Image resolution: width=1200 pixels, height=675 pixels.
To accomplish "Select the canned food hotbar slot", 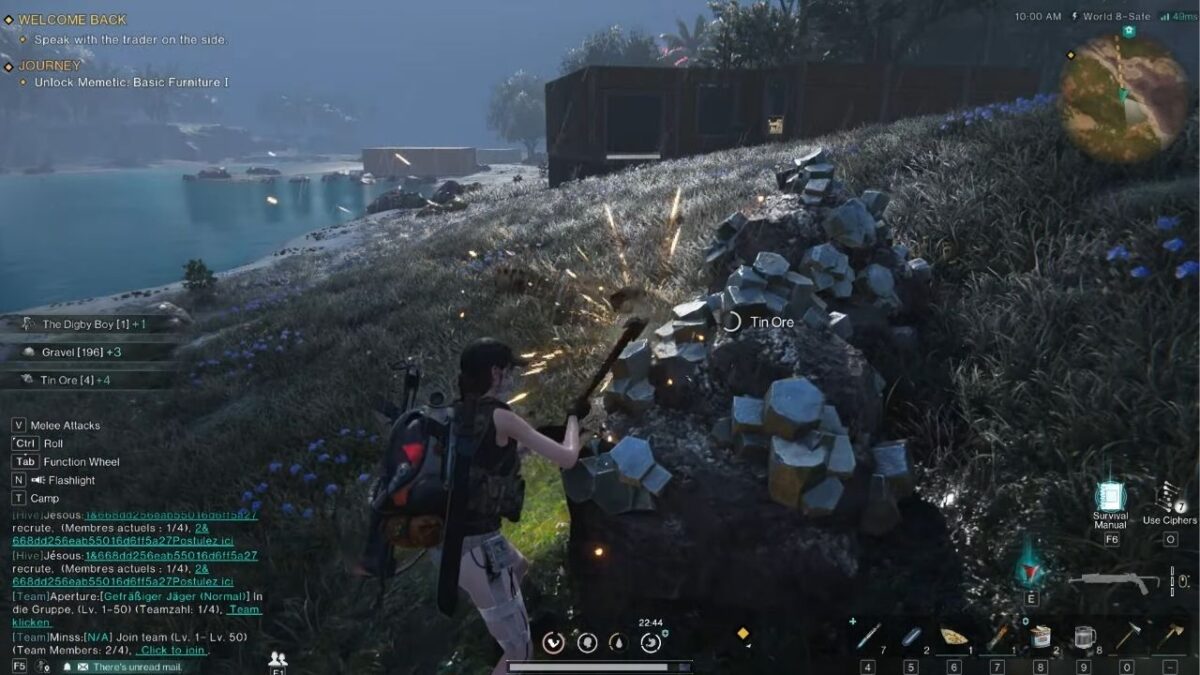I will point(1040,637).
